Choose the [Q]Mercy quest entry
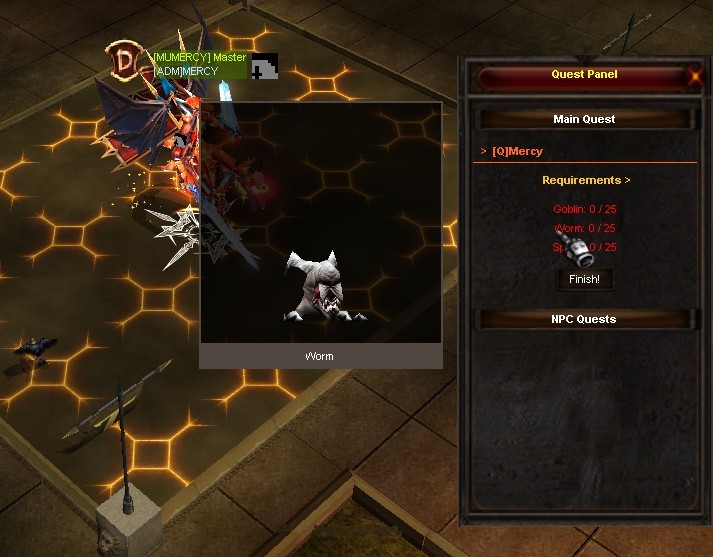 (517, 152)
